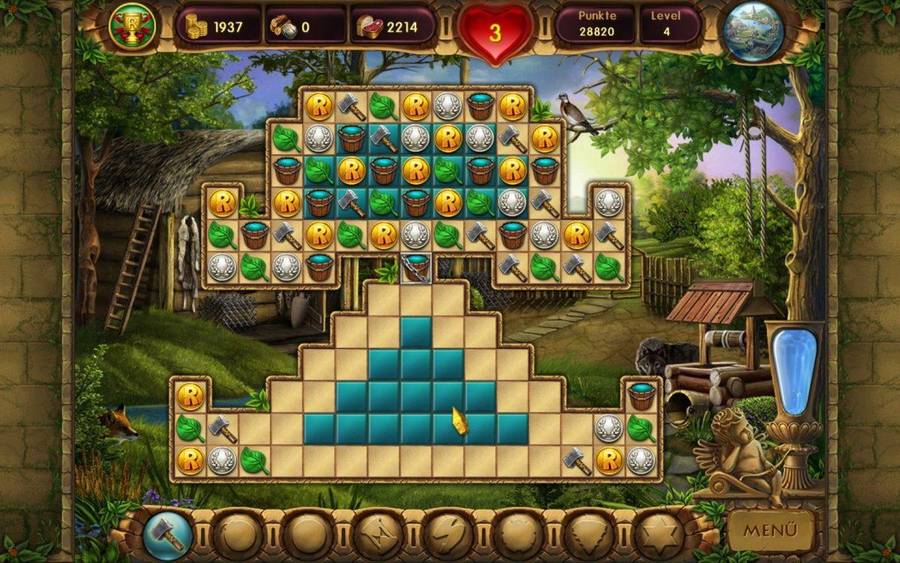Pick the green leaf tile in the top row

click(383, 105)
